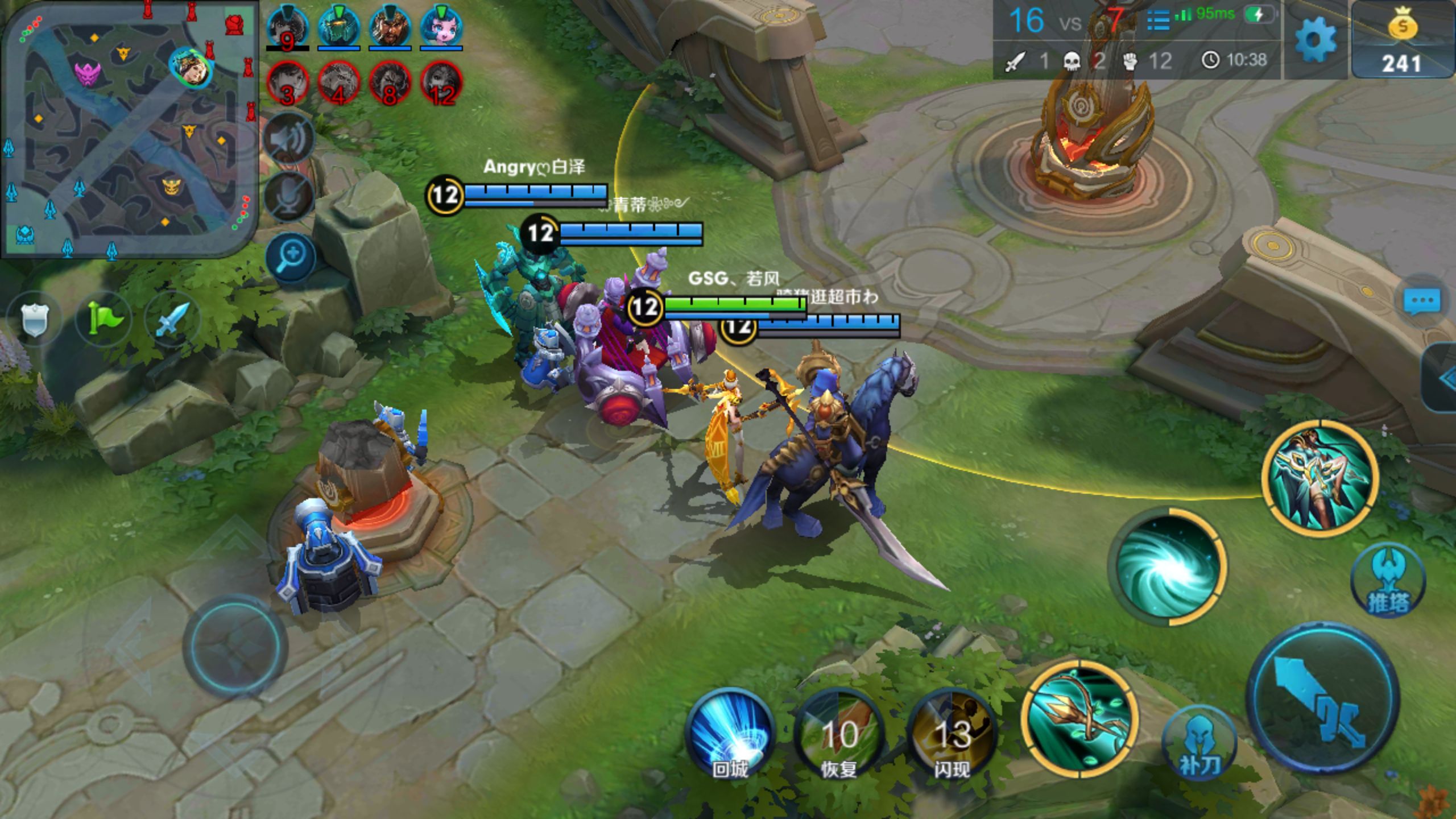Activate the golden trident skill

tap(1079, 718)
